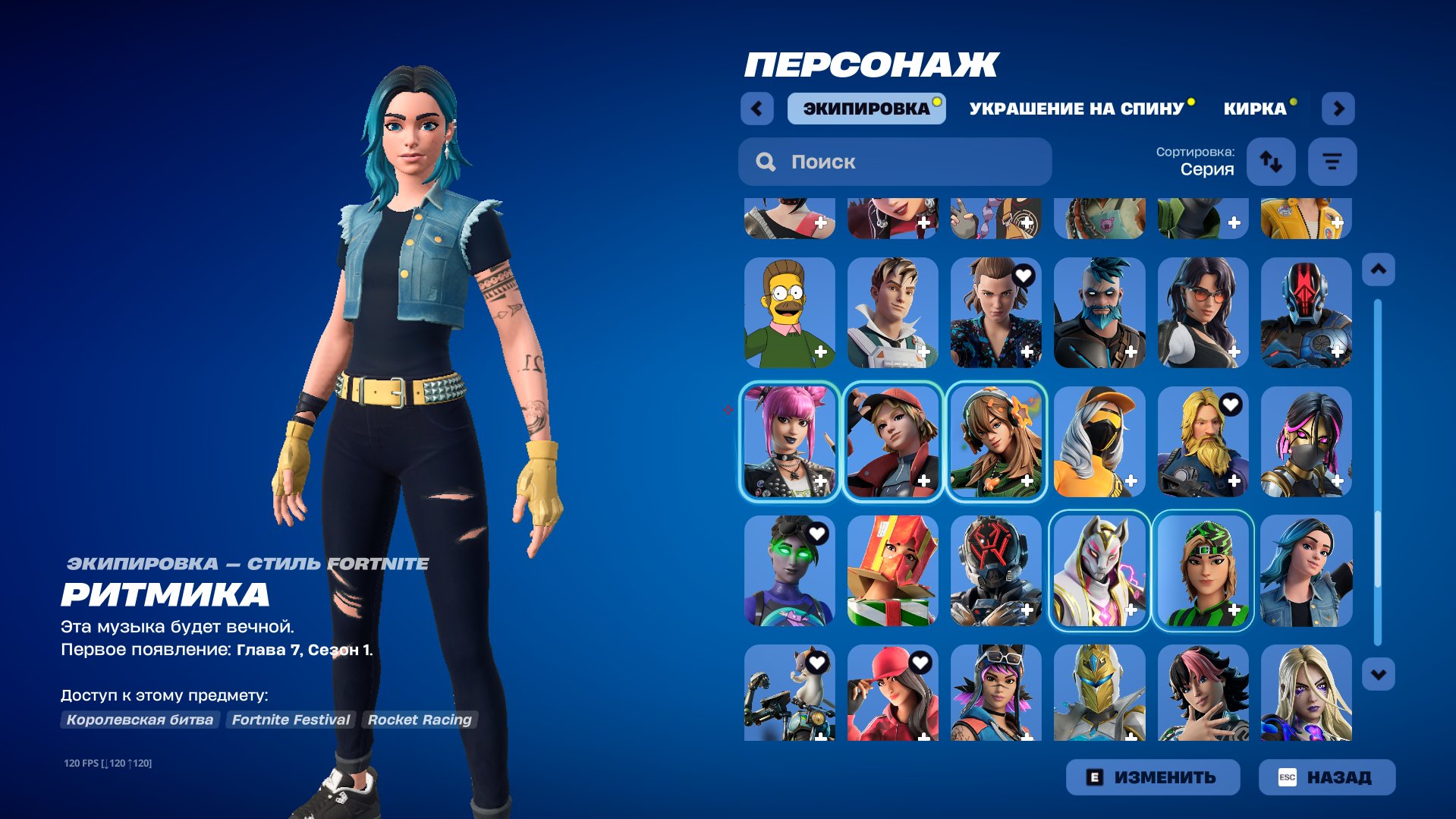Open the filter icon next to sorting
The image size is (1456, 819).
1332,161
